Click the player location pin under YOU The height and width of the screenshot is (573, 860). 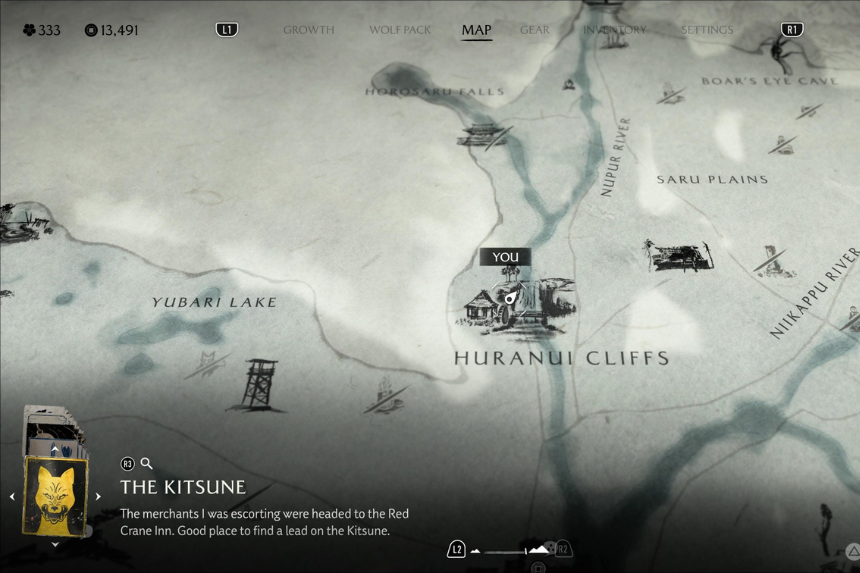tap(510, 297)
